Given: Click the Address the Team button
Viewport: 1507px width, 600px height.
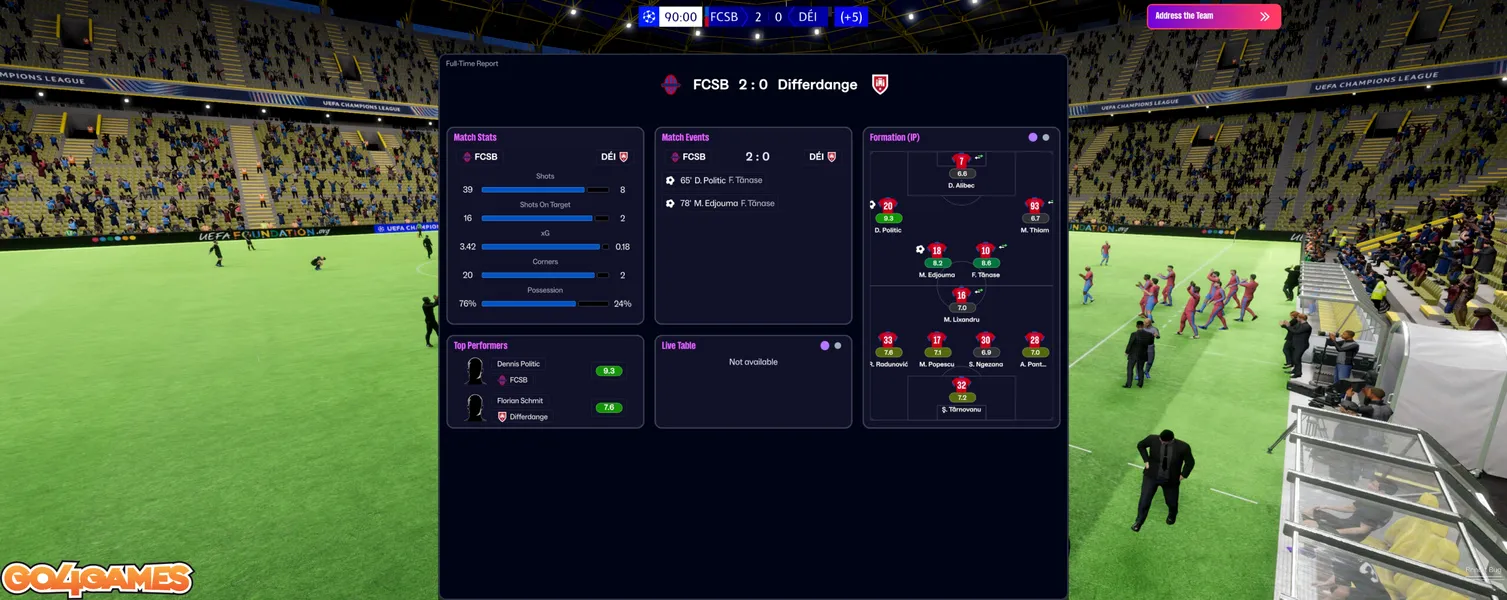Looking at the screenshot, I should click(x=1212, y=16).
